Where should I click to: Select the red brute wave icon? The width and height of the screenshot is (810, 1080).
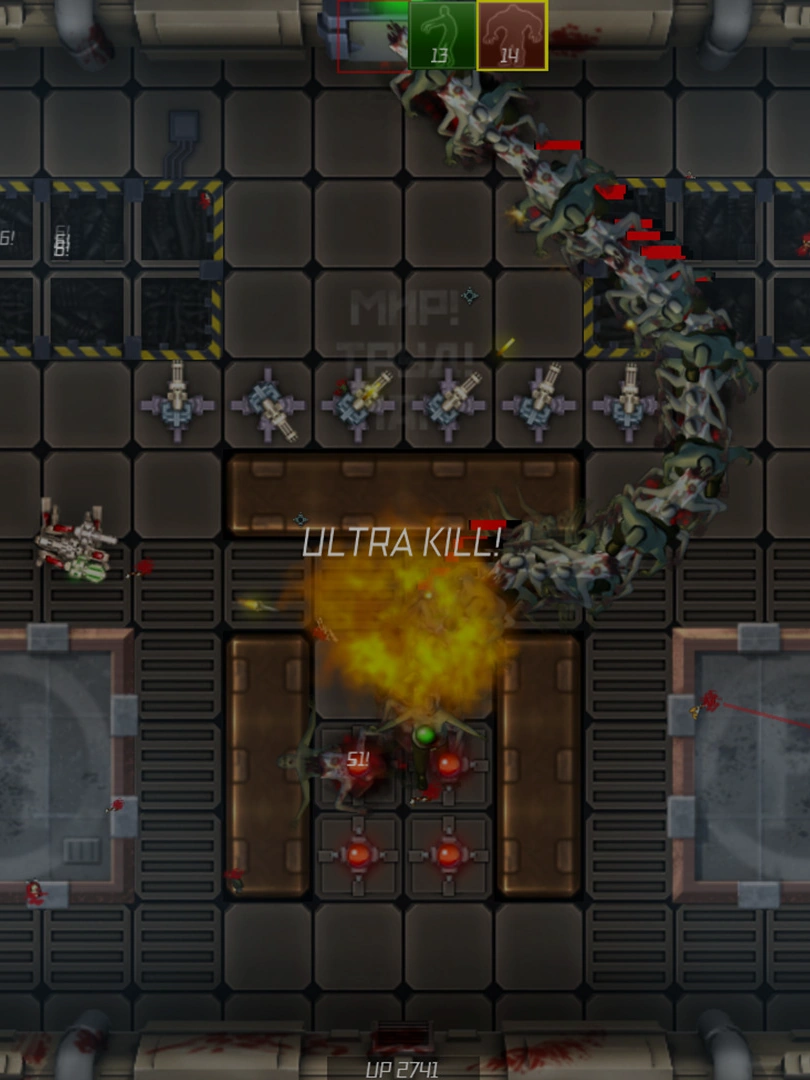511,35
